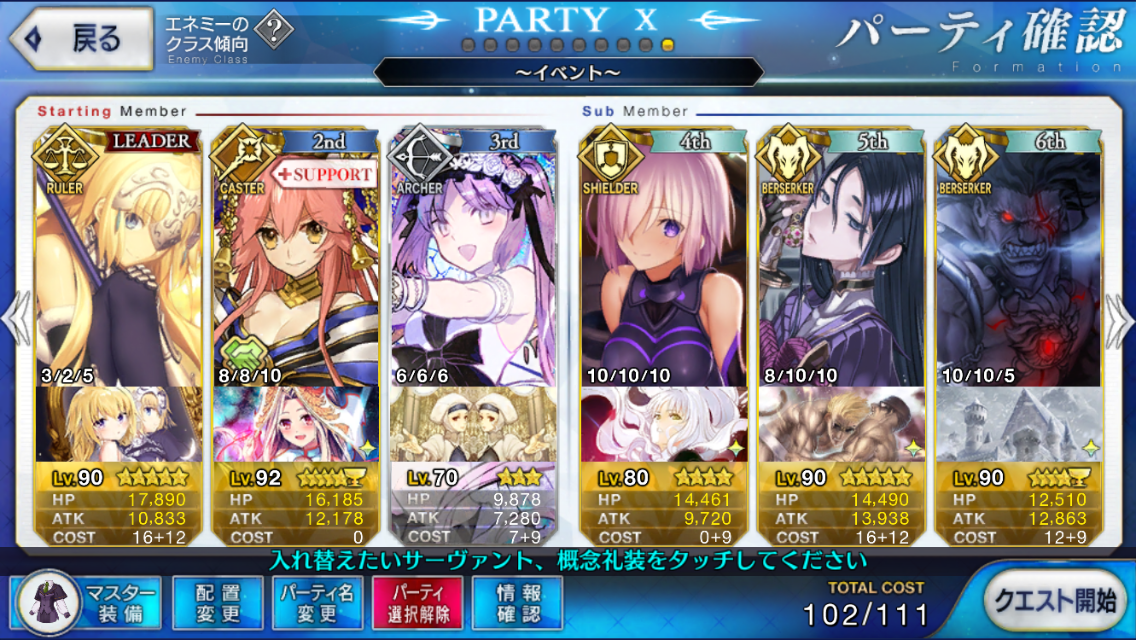Open info check (情報確認)
1136x640 pixels.
click(517, 603)
